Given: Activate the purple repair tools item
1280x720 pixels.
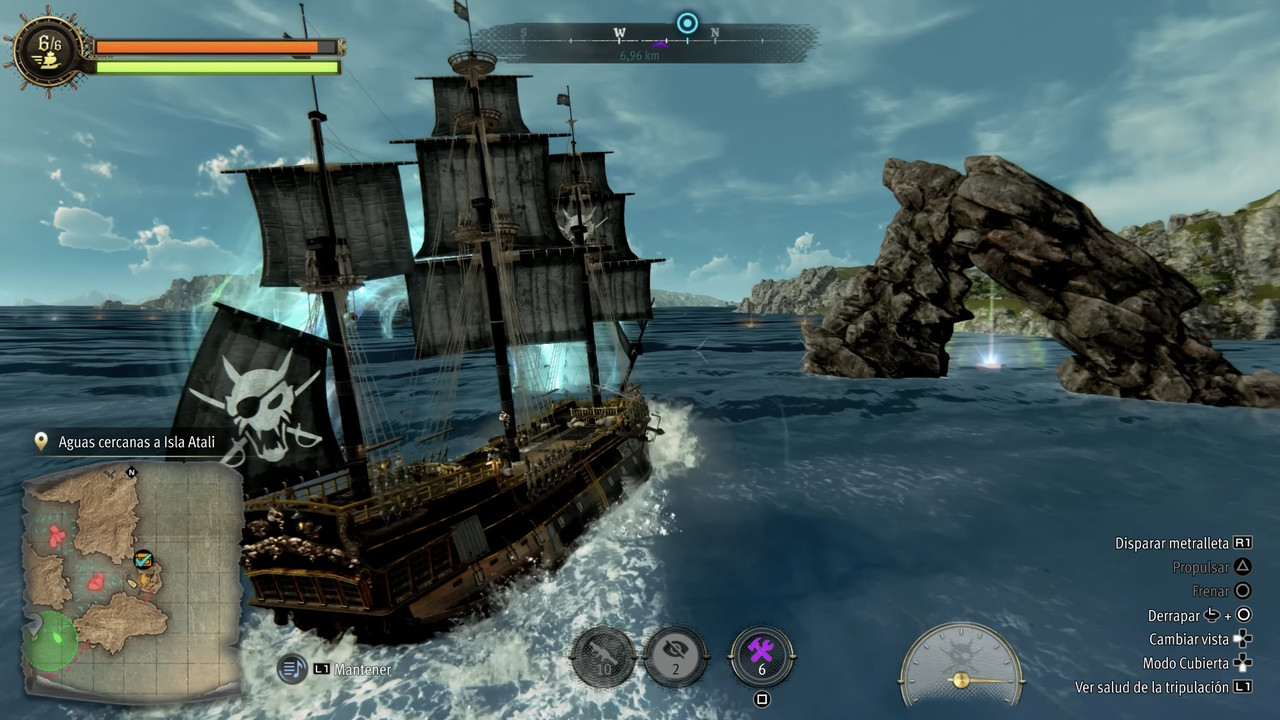Looking at the screenshot, I should (x=761, y=656).
